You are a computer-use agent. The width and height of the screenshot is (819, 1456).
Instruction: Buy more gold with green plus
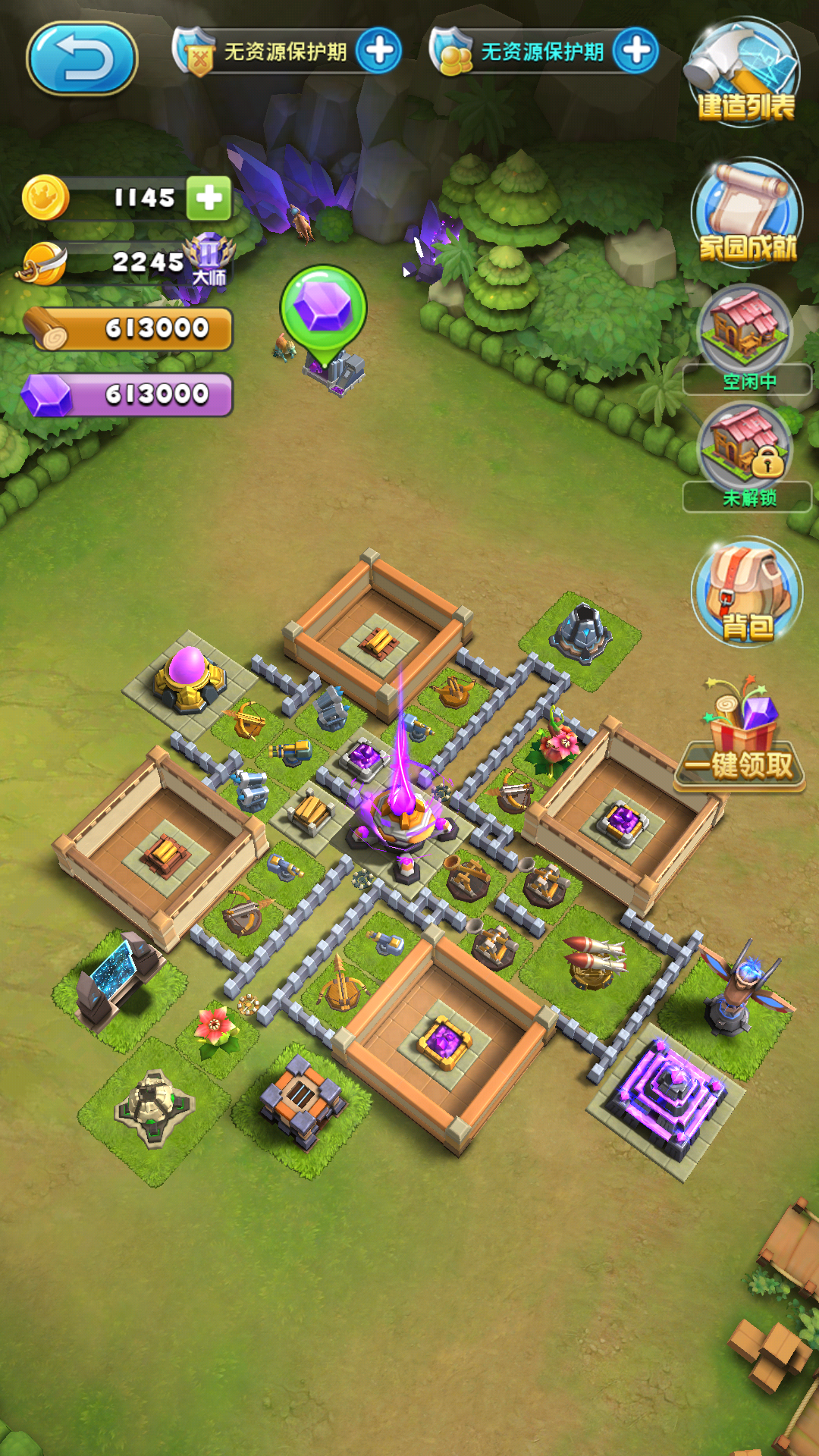pyautogui.click(x=209, y=199)
